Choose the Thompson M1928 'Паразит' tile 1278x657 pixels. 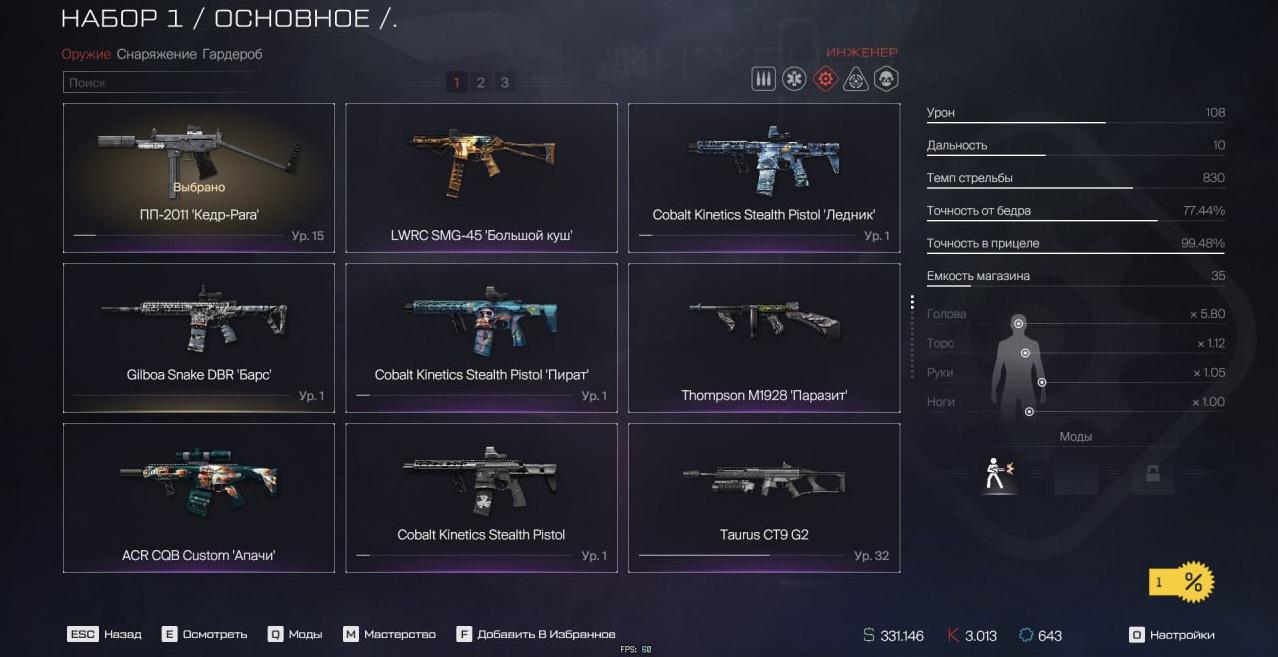point(764,337)
